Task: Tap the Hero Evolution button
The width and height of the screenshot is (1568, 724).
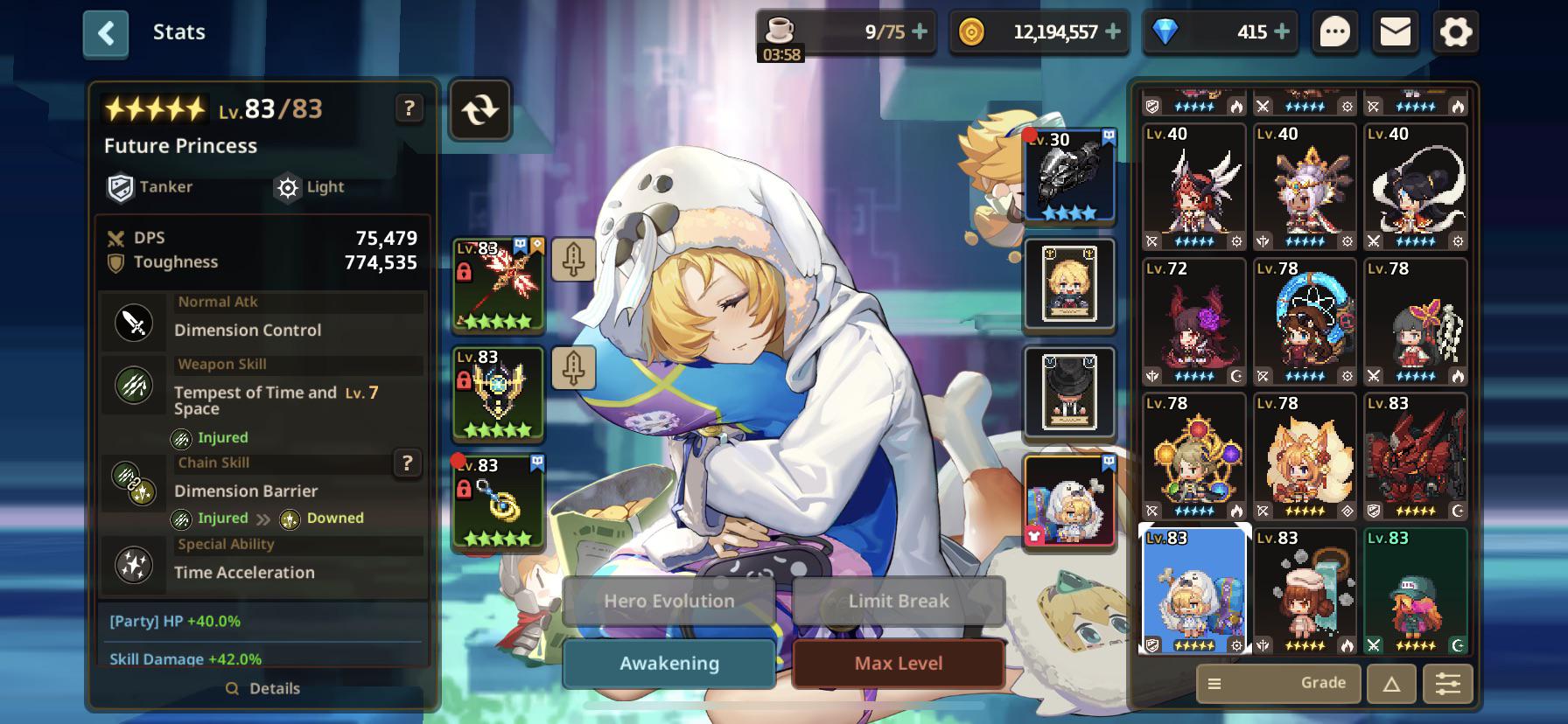Action: tap(668, 601)
